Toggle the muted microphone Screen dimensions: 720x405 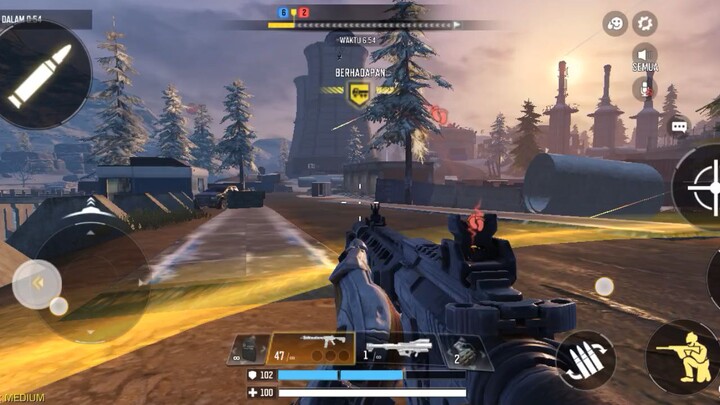[x=645, y=89]
